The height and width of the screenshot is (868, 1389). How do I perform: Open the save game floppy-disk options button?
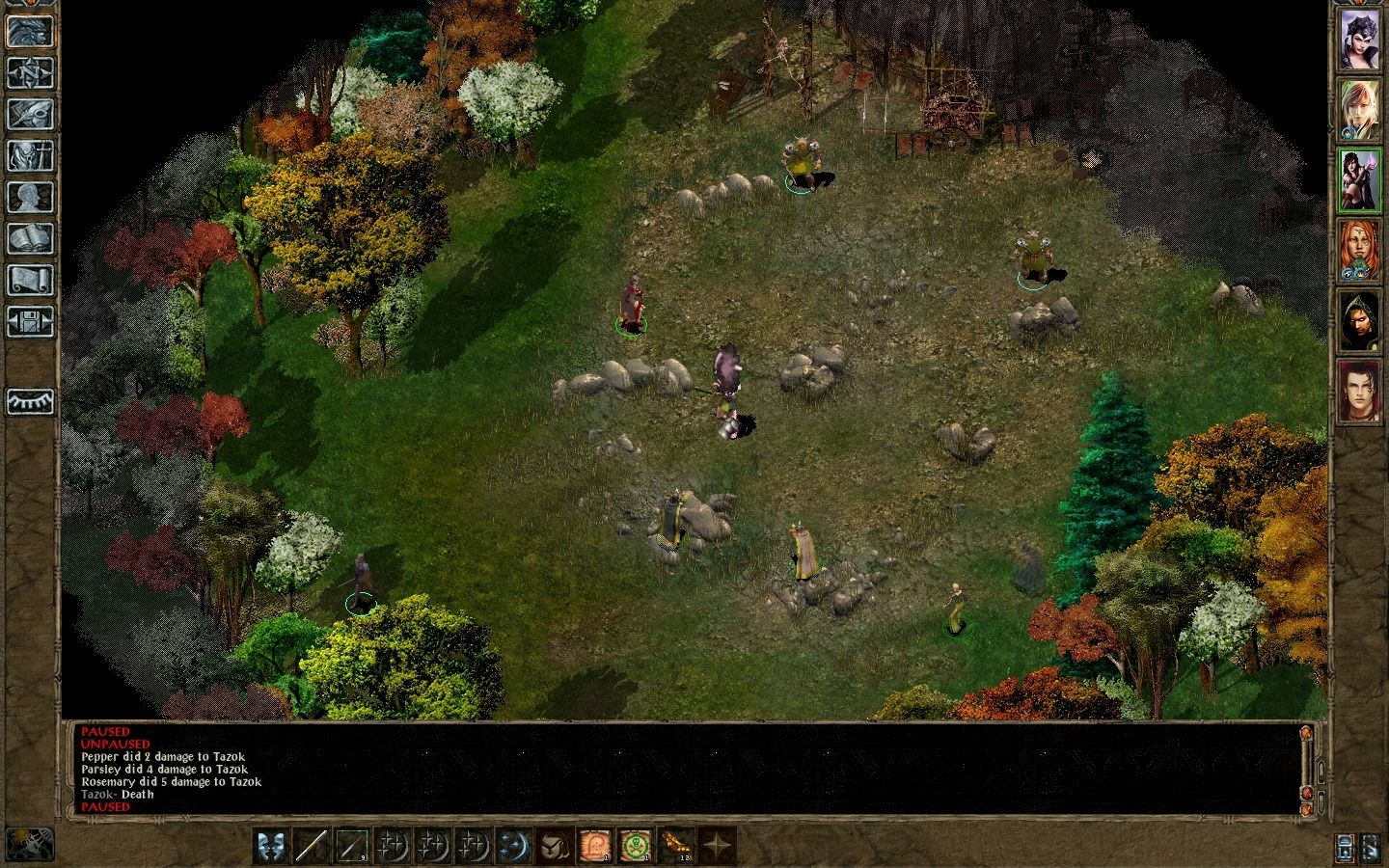coord(30,321)
